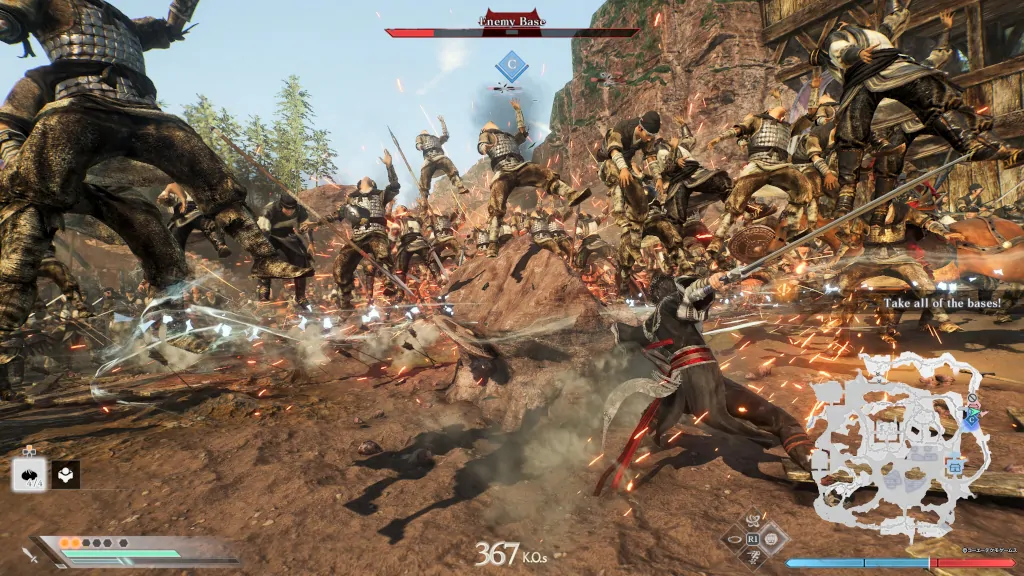Select the blue gate base icon on minimap
Screen dimensions: 1024x576
(954, 466)
